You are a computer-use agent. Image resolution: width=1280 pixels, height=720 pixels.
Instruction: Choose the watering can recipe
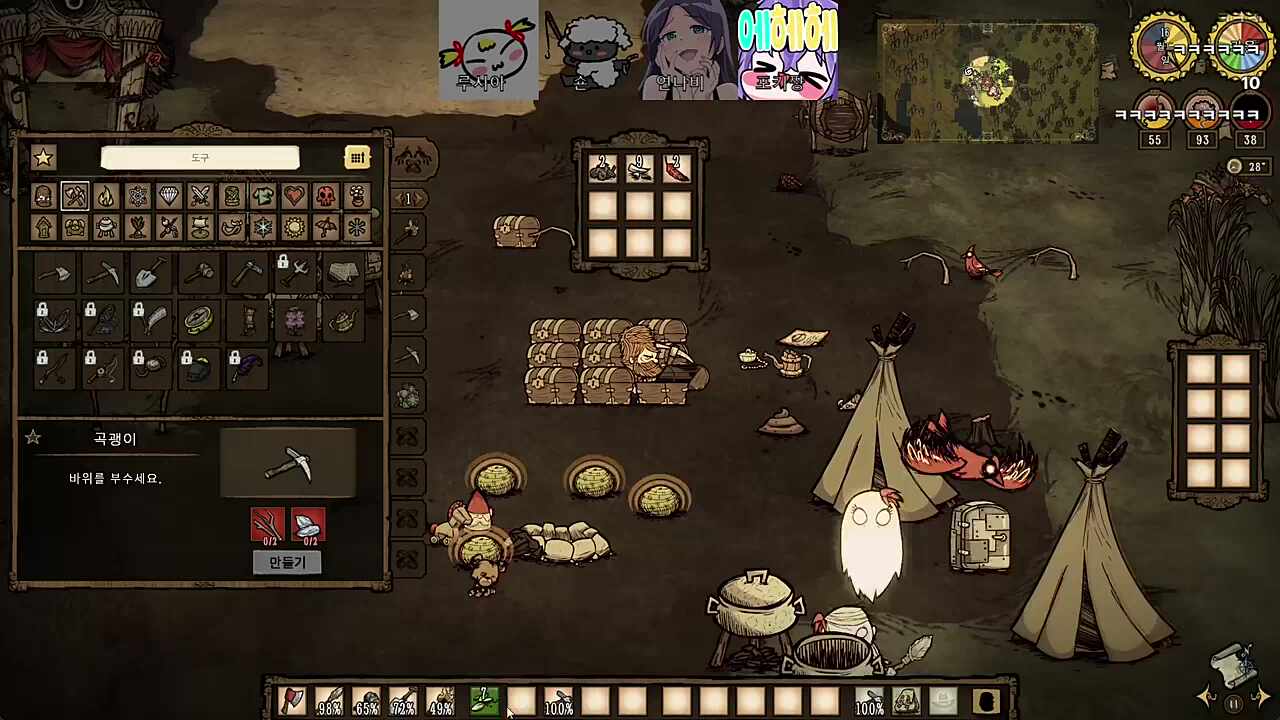pyautogui.click(x=343, y=320)
